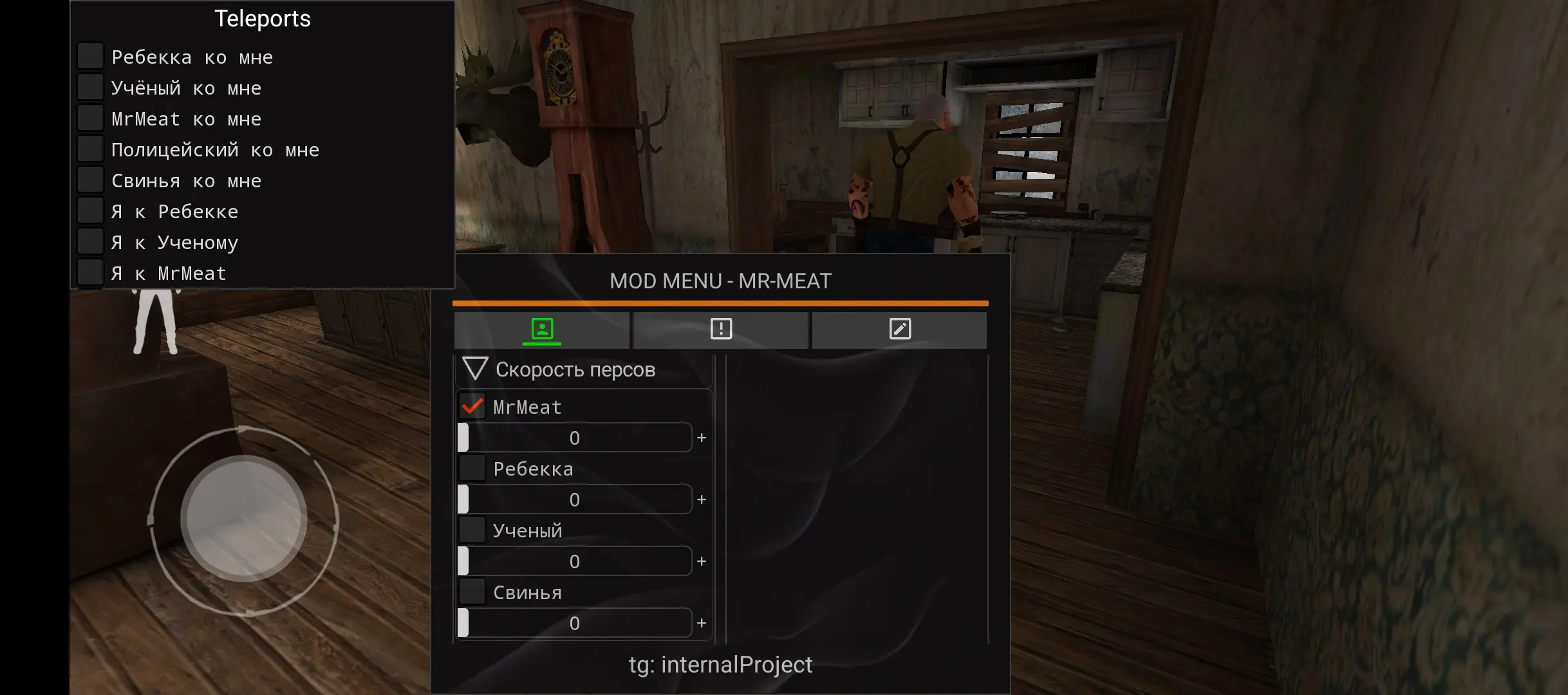Click the tg: internalProject link

(721, 665)
